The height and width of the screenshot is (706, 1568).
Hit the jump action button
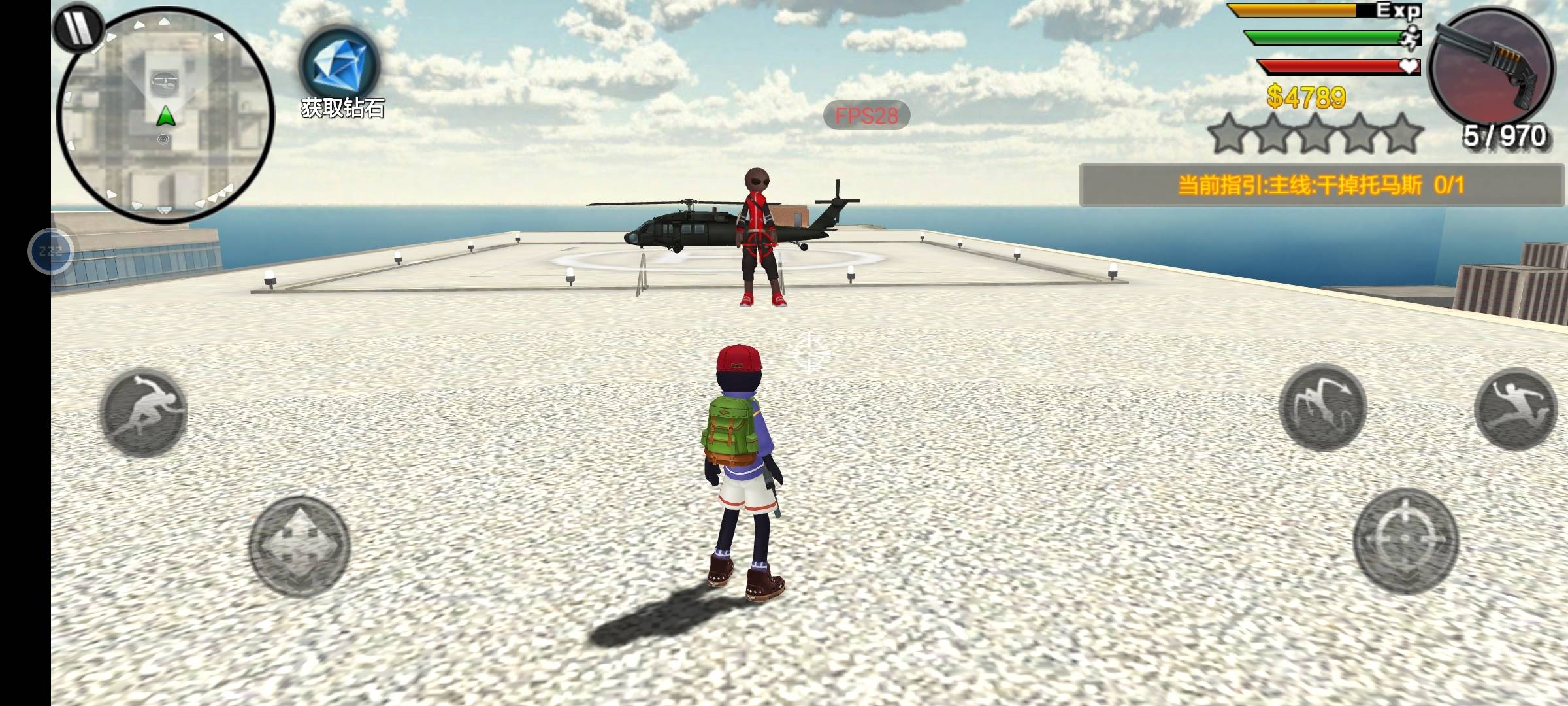tap(1516, 409)
